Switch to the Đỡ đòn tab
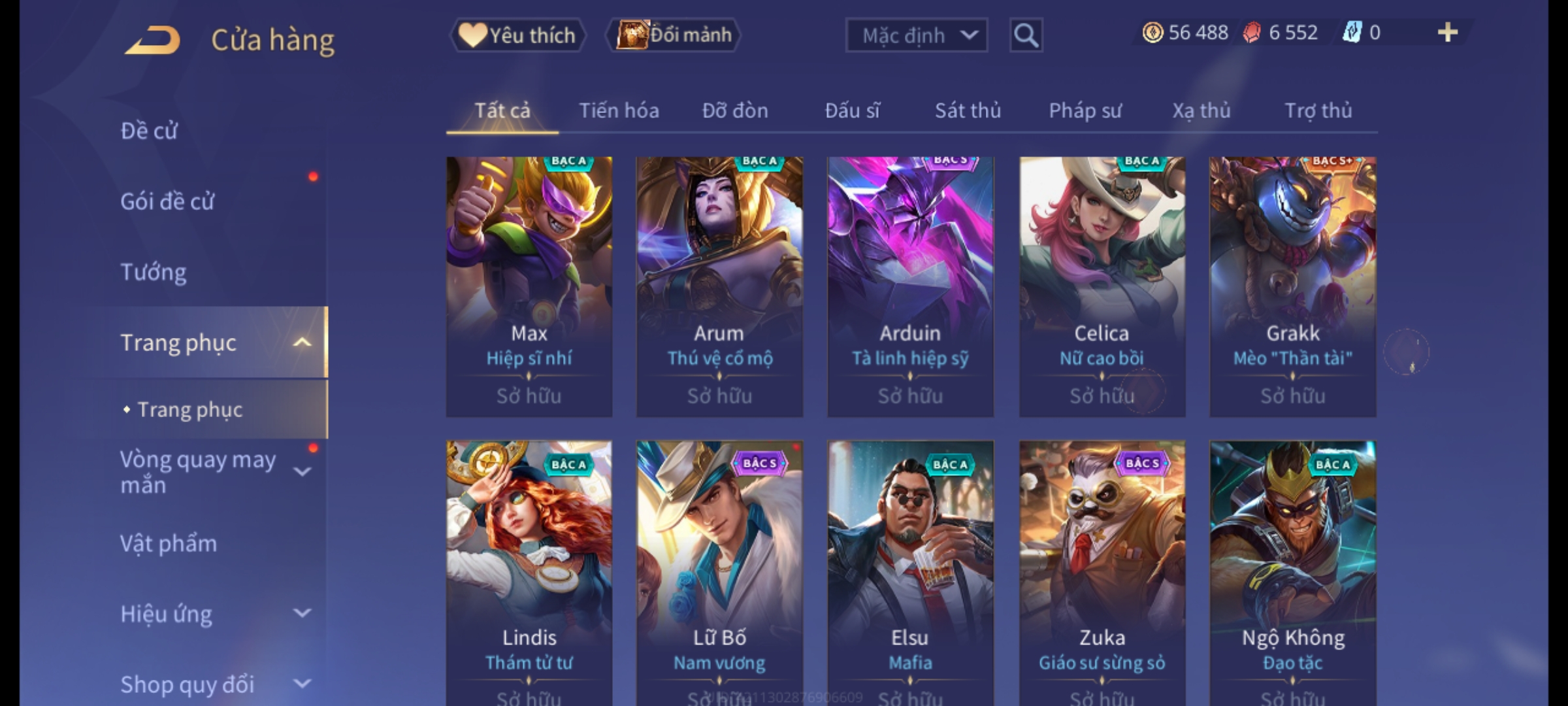 click(735, 110)
